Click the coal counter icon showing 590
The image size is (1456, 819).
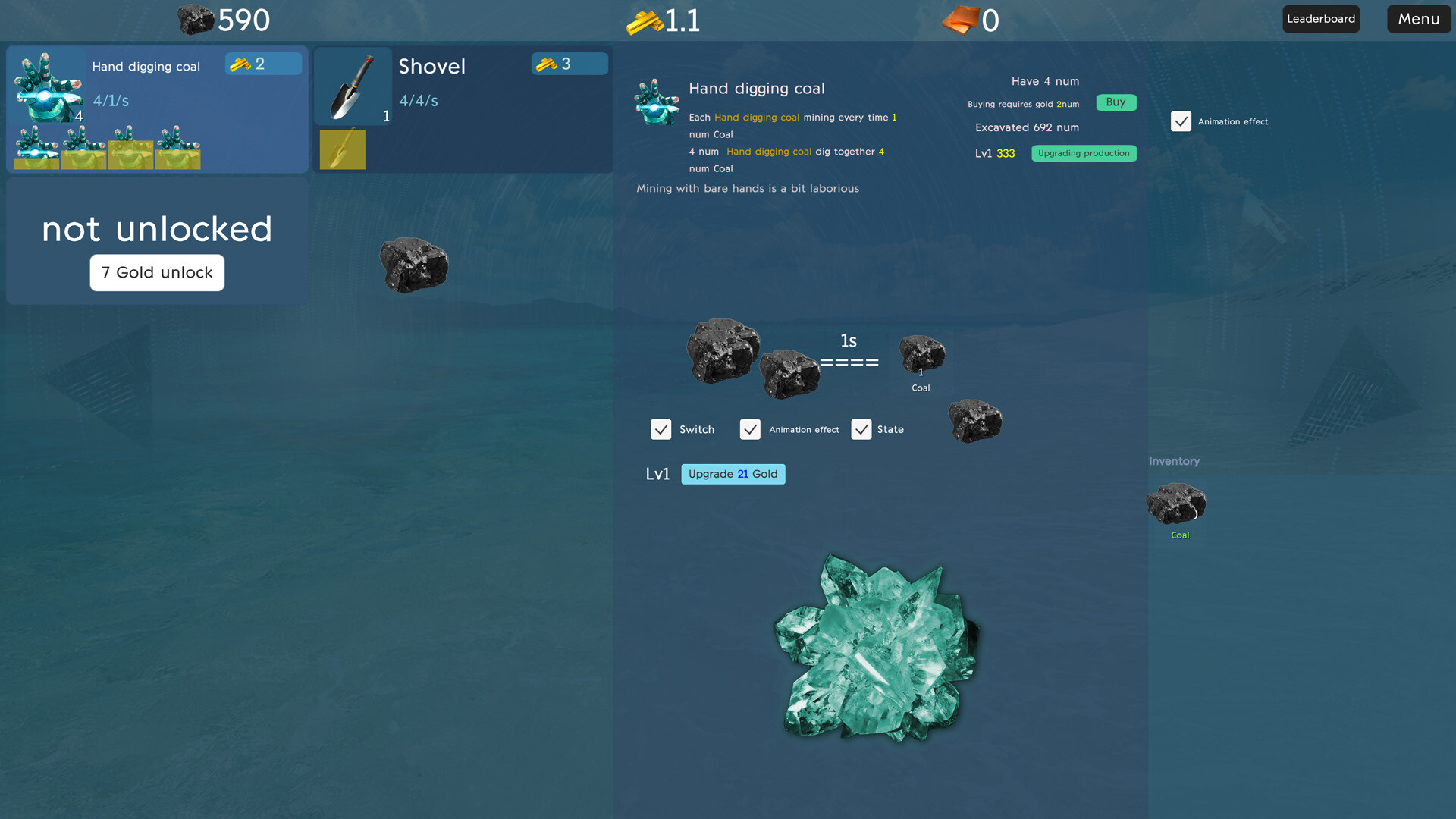195,20
